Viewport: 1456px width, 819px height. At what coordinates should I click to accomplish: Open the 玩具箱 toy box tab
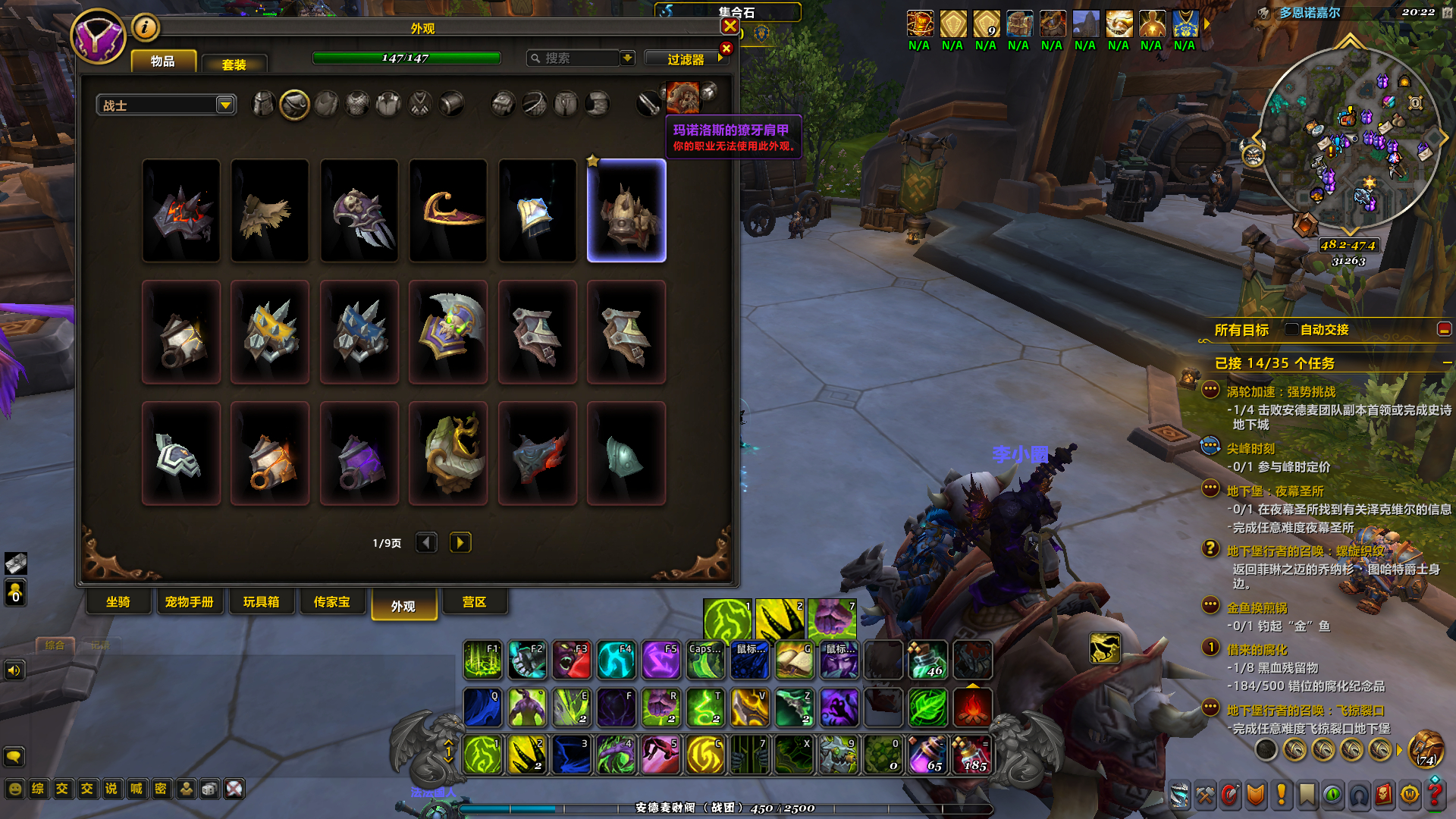click(x=261, y=602)
